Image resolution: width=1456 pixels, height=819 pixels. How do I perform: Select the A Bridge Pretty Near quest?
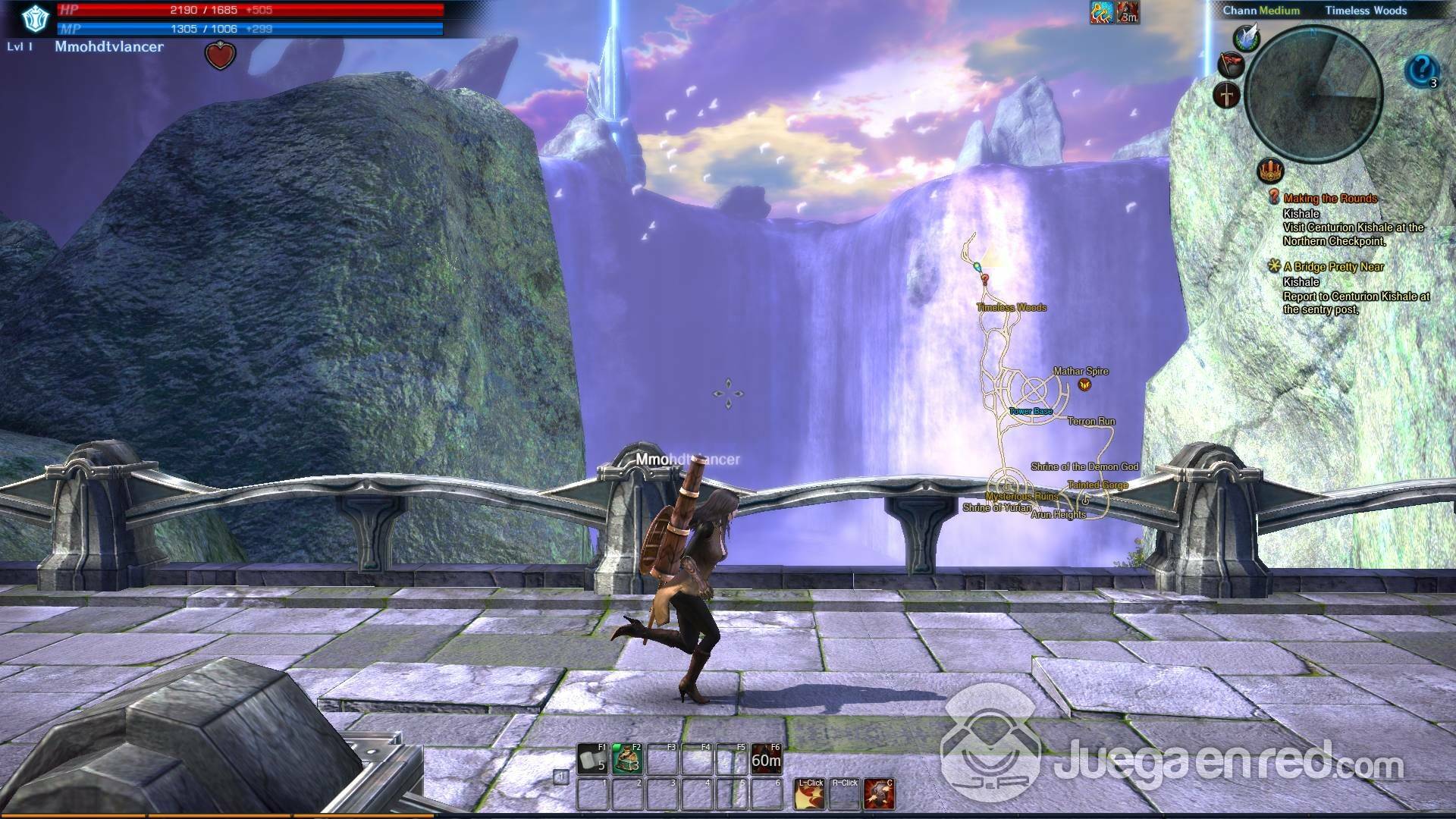pos(1333,267)
